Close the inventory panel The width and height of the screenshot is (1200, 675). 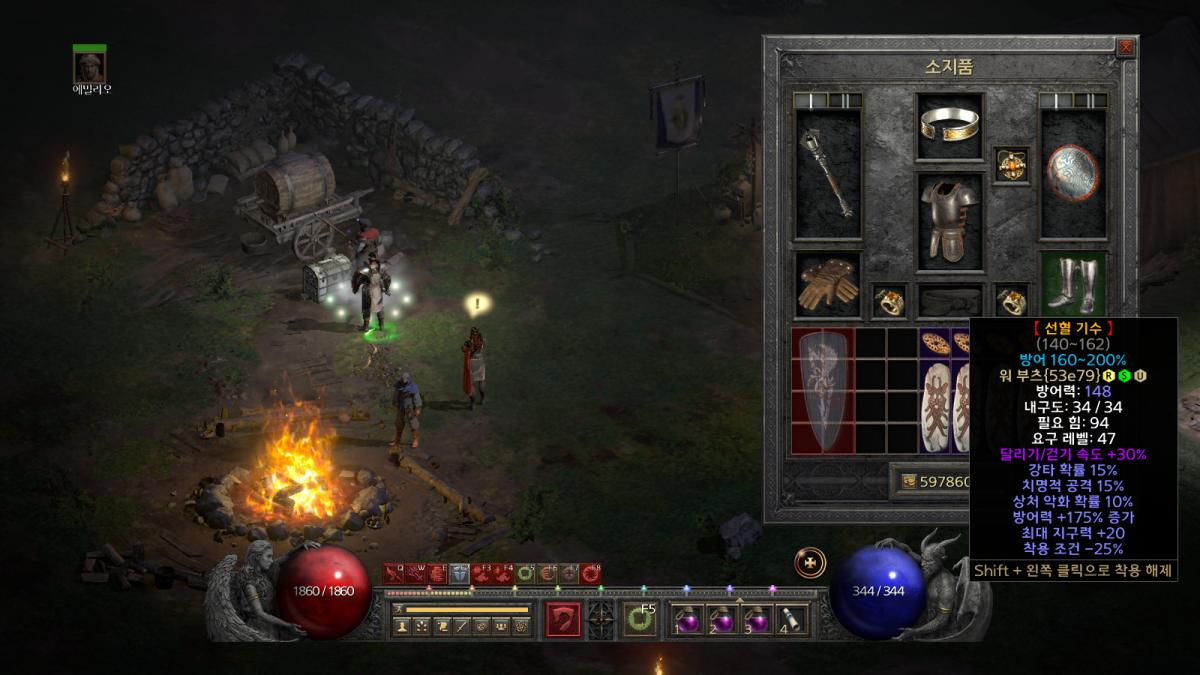(1127, 47)
